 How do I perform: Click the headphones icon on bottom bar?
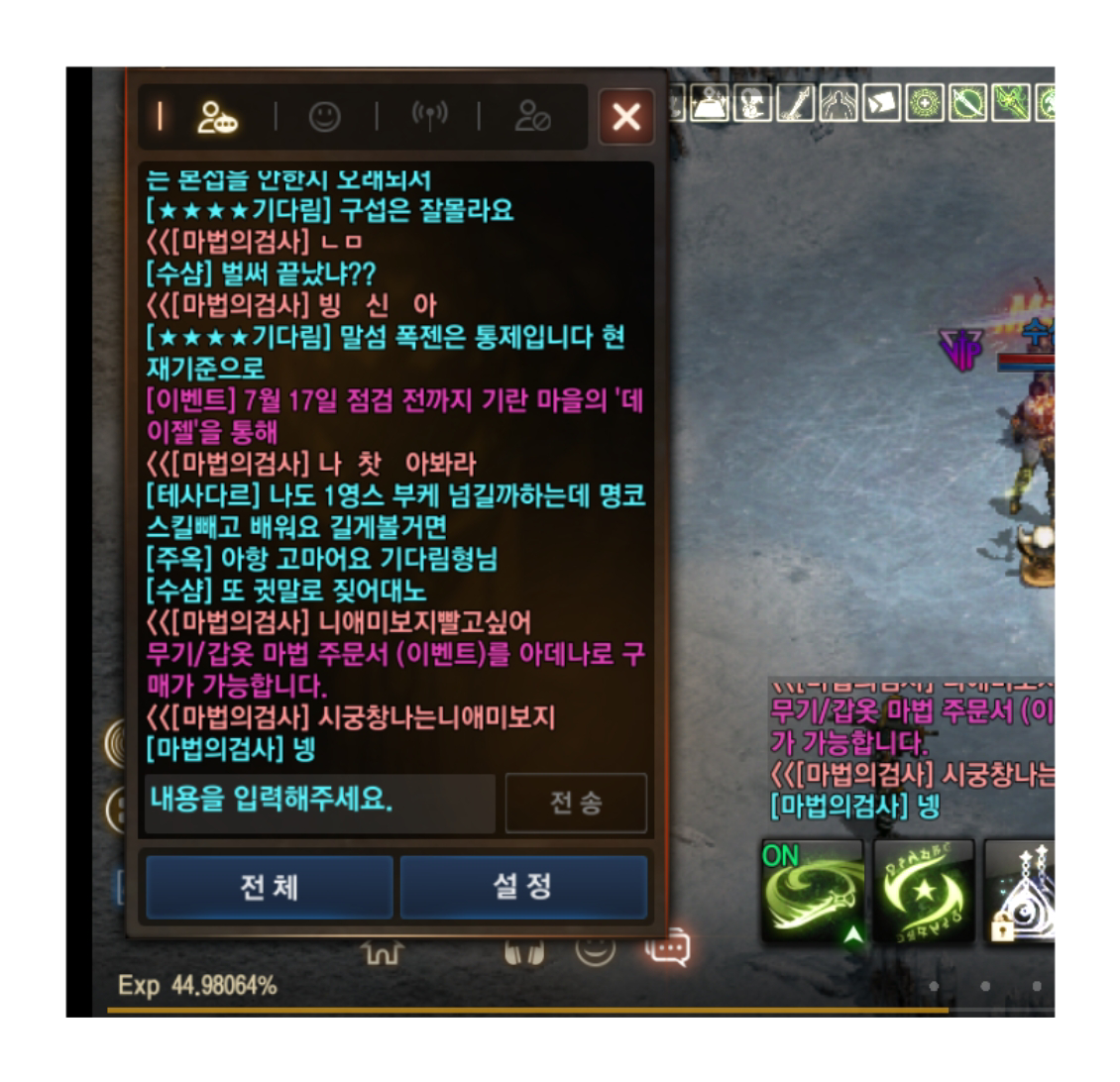click(524, 953)
